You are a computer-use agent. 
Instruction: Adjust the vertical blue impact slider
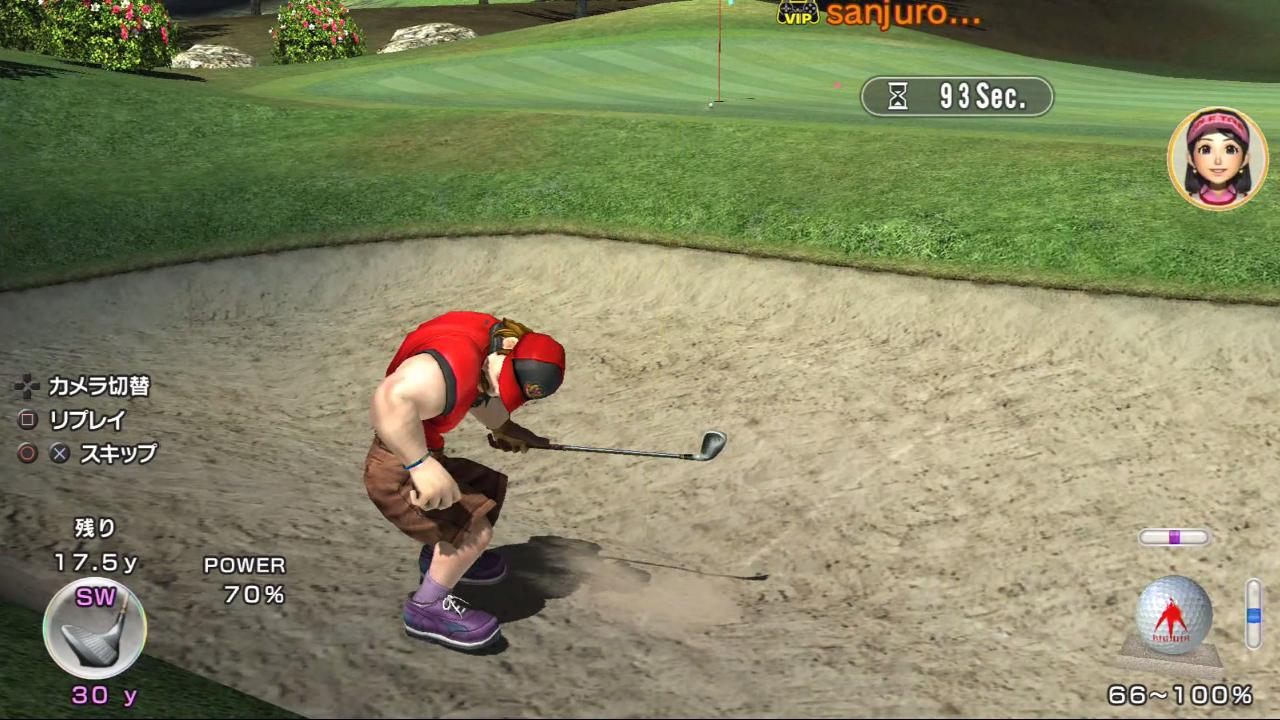1253,614
